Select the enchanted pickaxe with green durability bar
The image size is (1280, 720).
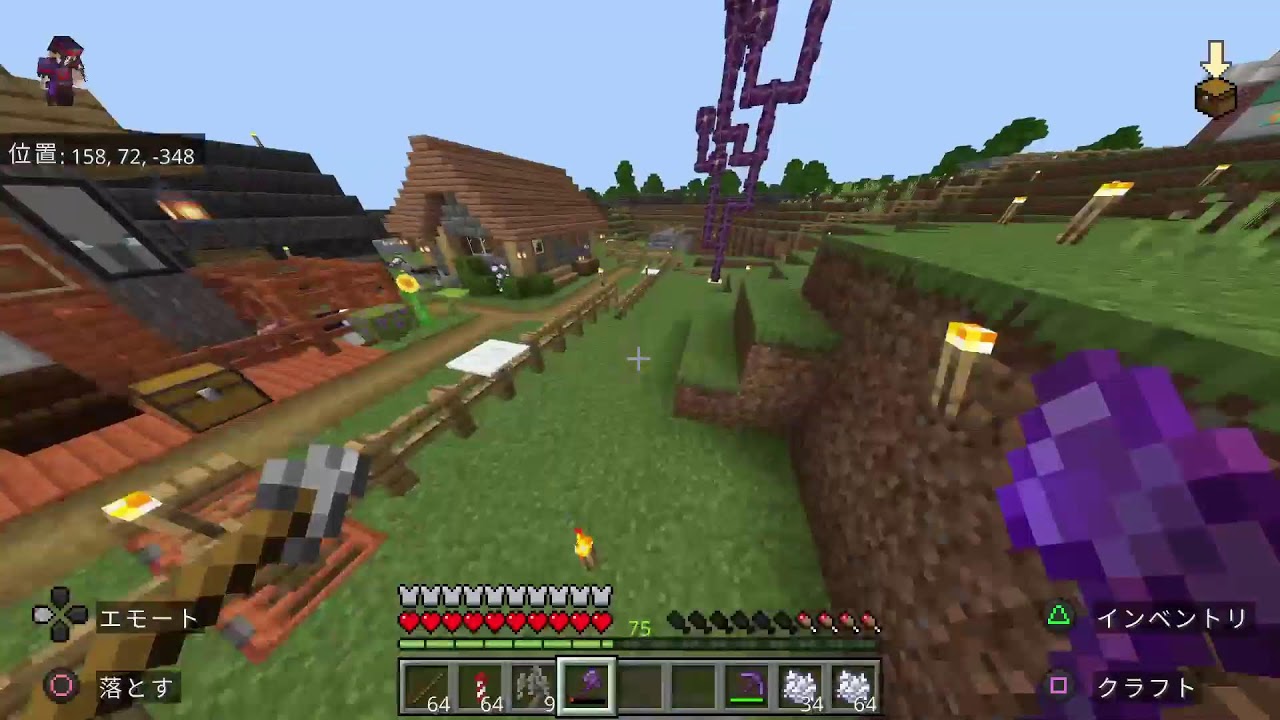coord(746,687)
